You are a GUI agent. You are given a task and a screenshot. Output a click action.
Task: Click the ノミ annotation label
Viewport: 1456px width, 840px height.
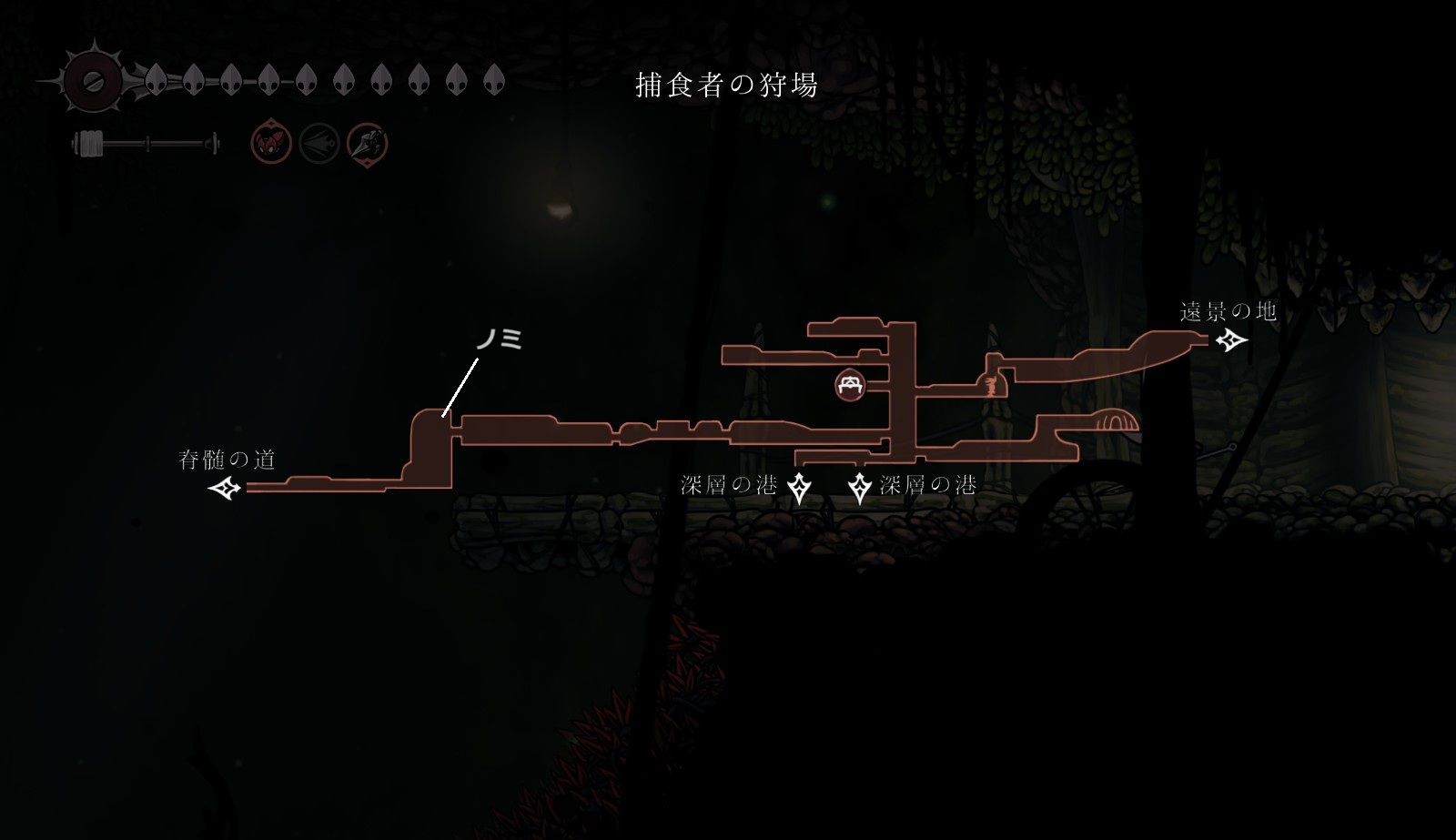click(499, 339)
